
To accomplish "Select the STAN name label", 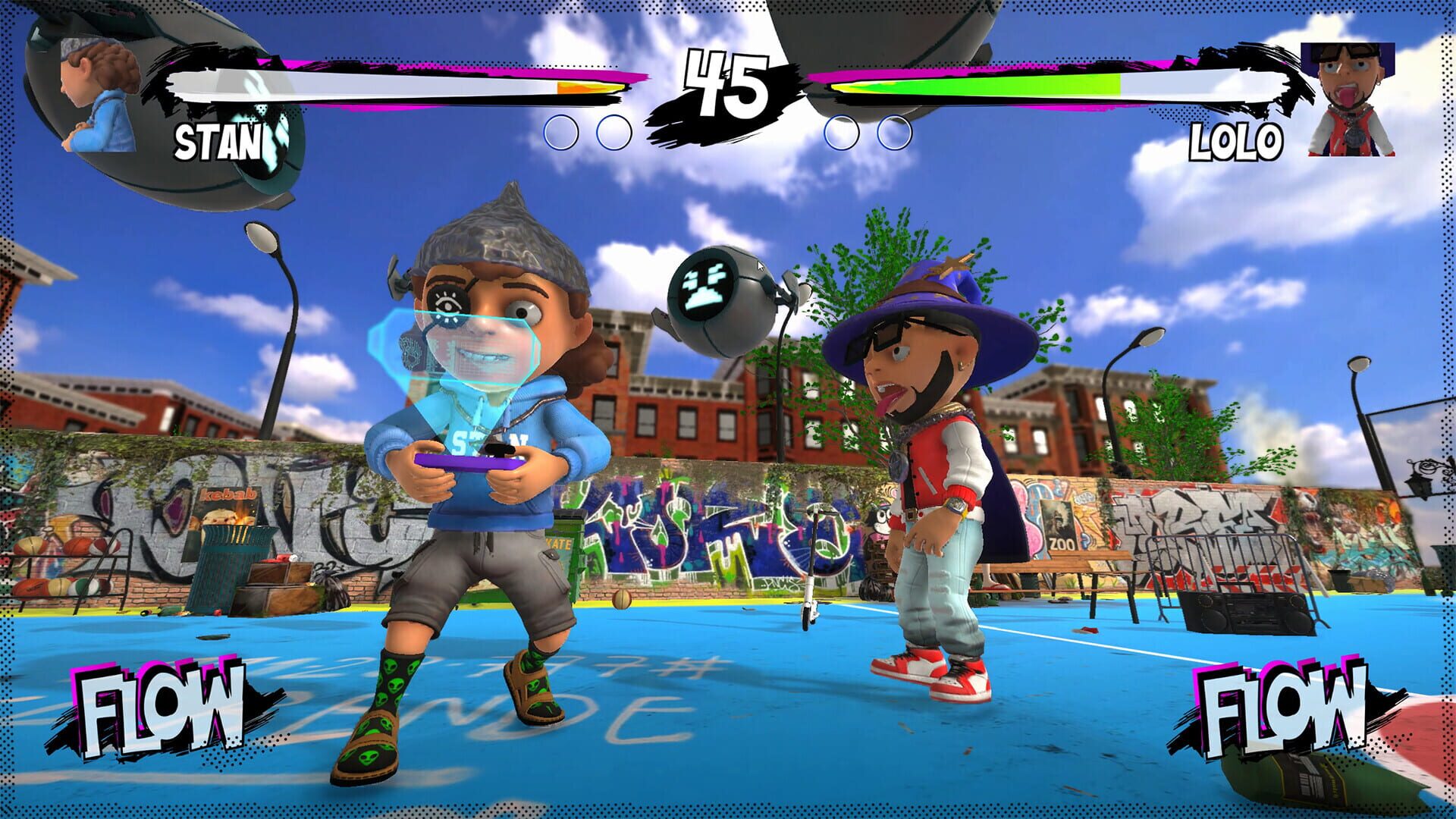I will click(x=218, y=141).
